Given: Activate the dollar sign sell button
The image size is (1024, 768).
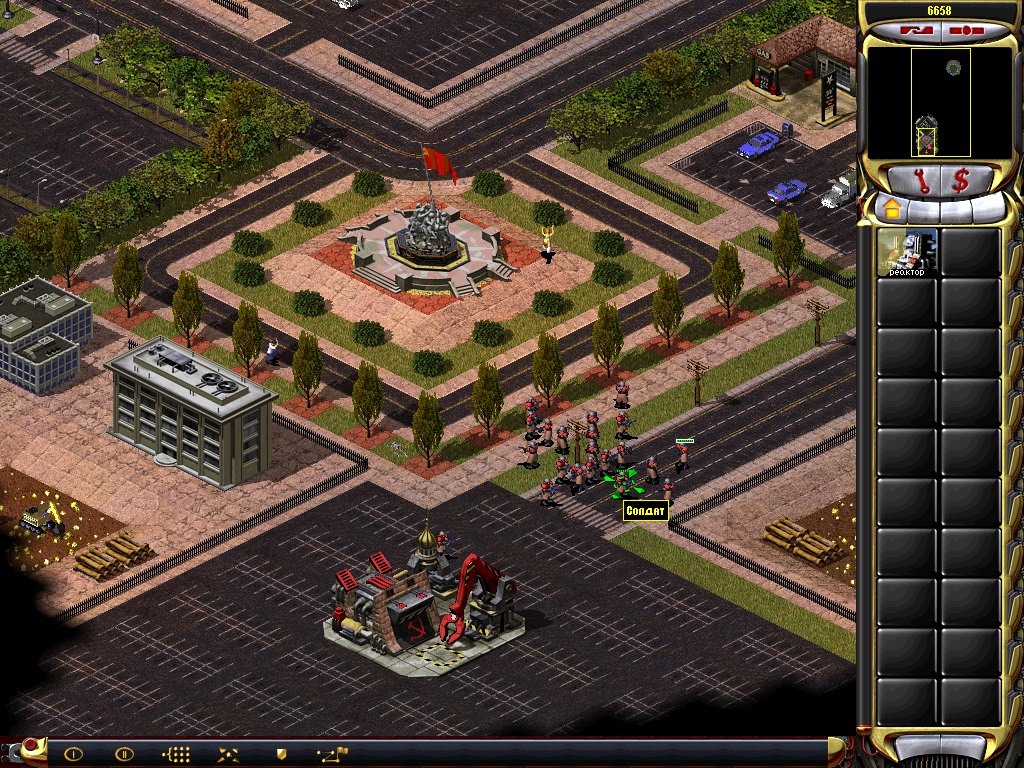Looking at the screenshot, I should (961, 181).
